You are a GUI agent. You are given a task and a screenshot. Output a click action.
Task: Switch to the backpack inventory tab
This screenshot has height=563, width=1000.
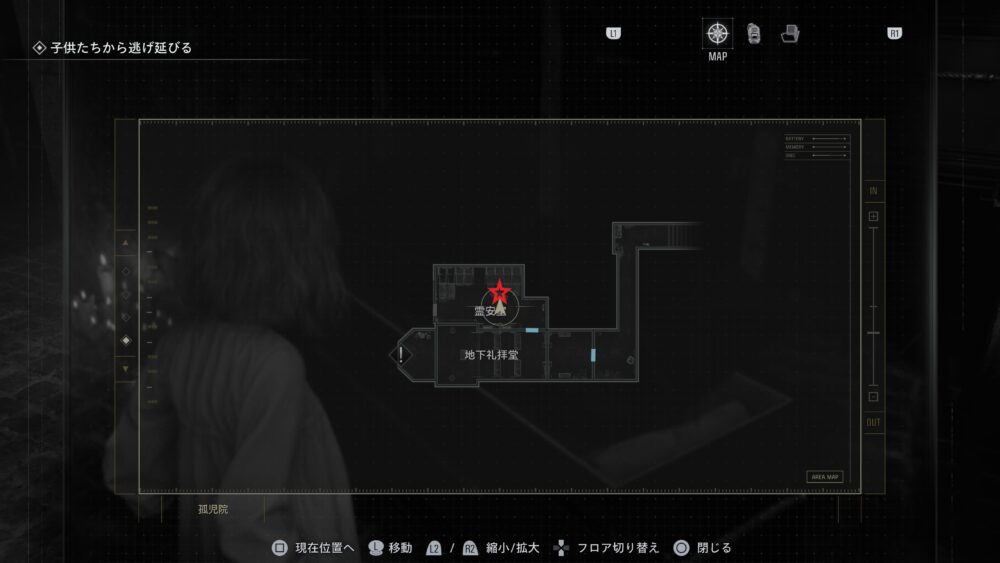pyautogui.click(x=754, y=33)
